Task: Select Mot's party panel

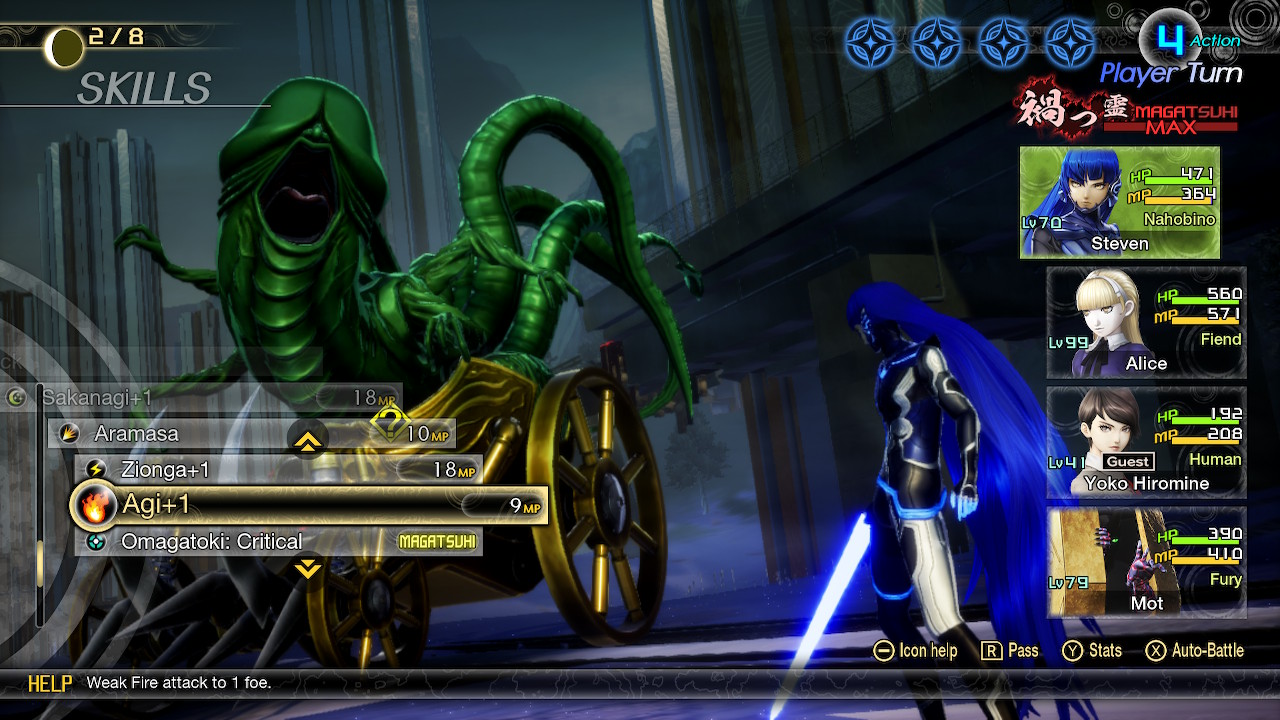Action: click(1146, 562)
